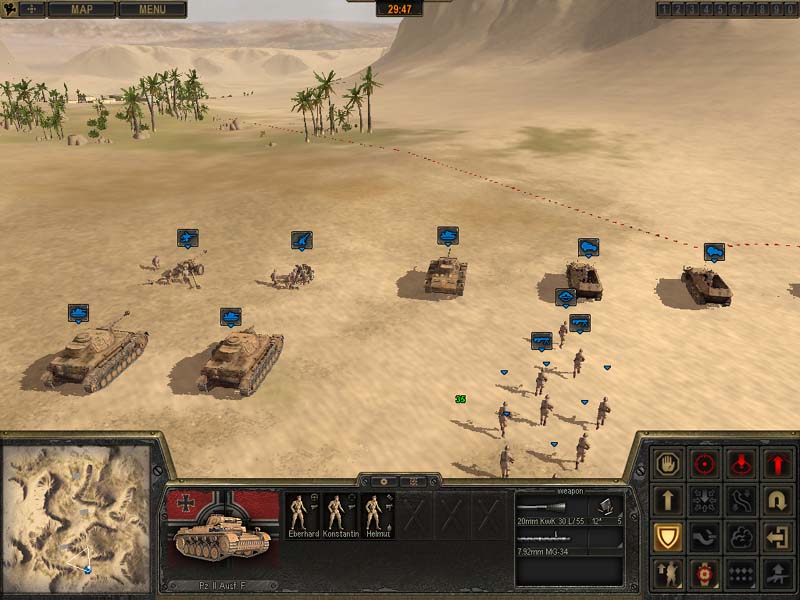The image size is (800, 600).
Task: Activate the U-turn arrow command
Action: pyautogui.click(x=778, y=500)
